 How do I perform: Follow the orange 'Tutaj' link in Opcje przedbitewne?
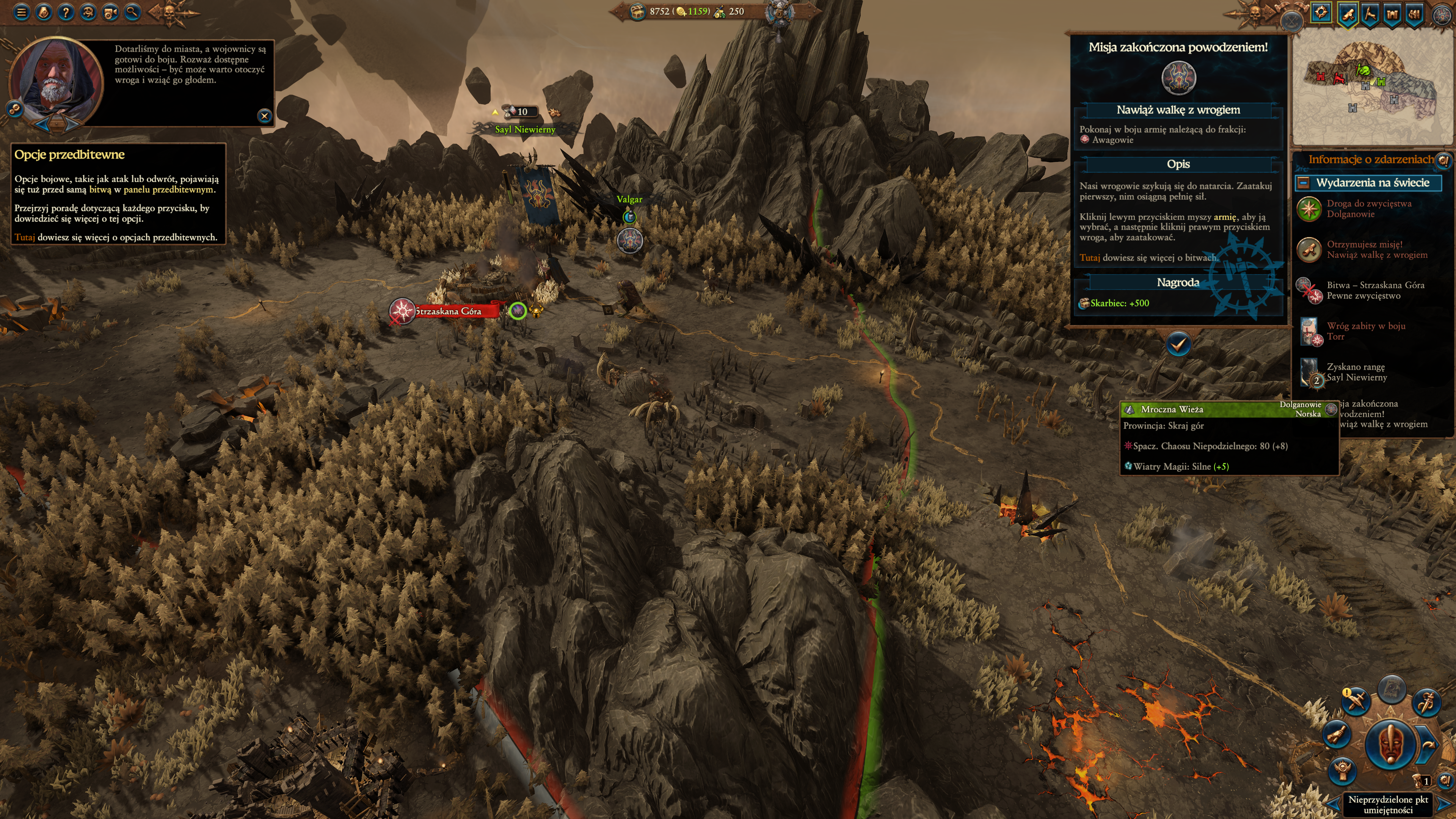(x=24, y=237)
